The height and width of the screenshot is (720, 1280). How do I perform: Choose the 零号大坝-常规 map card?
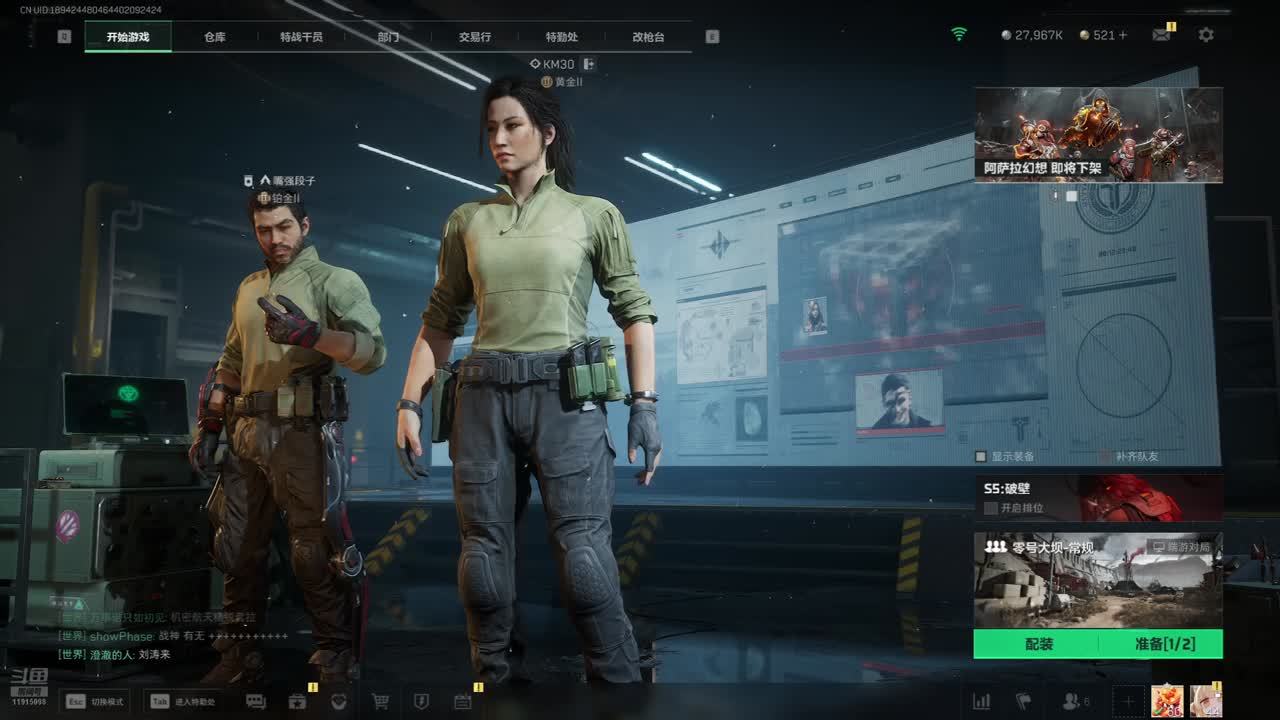click(1098, 580)
